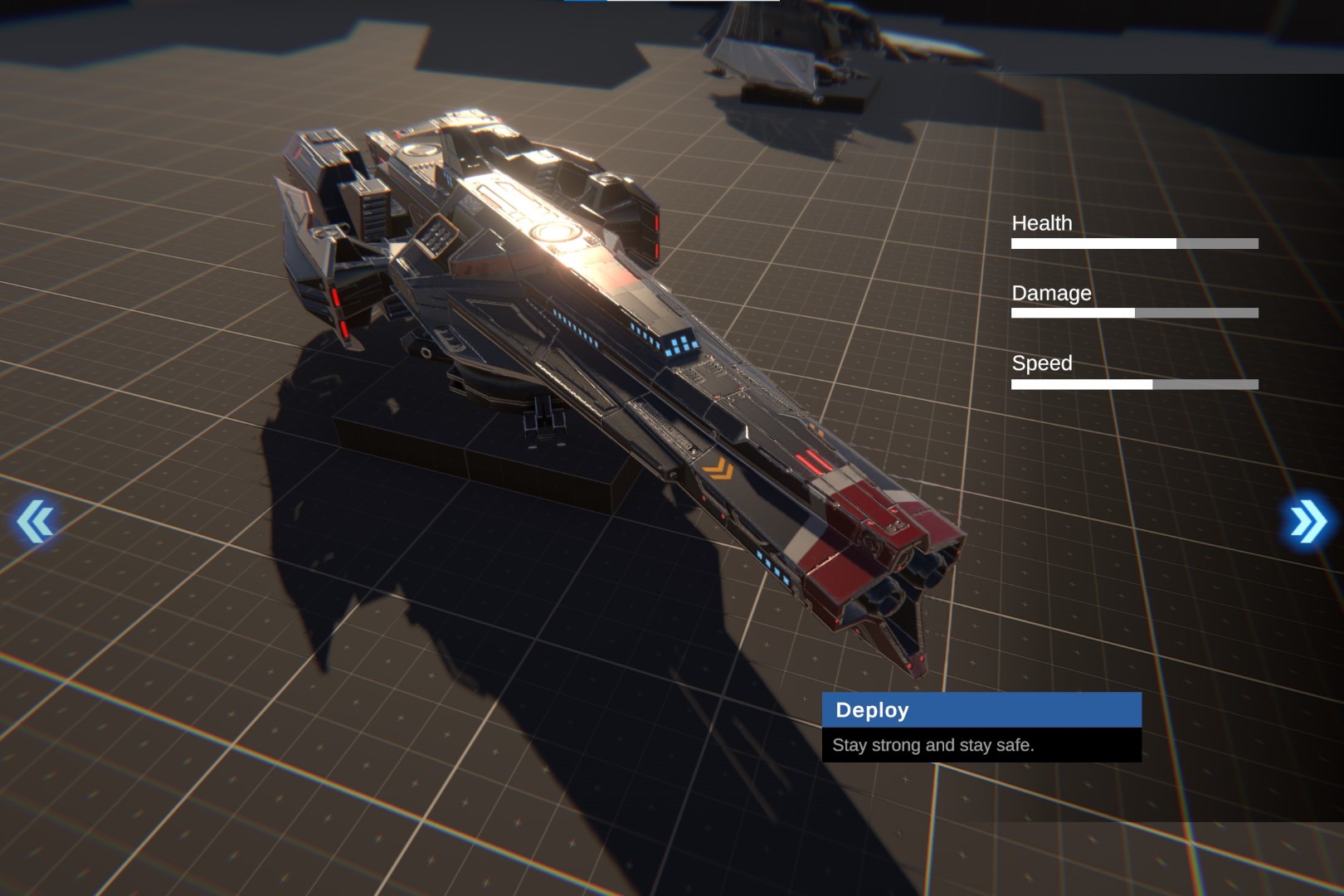
Task: Click the Speed stat bar
Action: point(1133,383)
